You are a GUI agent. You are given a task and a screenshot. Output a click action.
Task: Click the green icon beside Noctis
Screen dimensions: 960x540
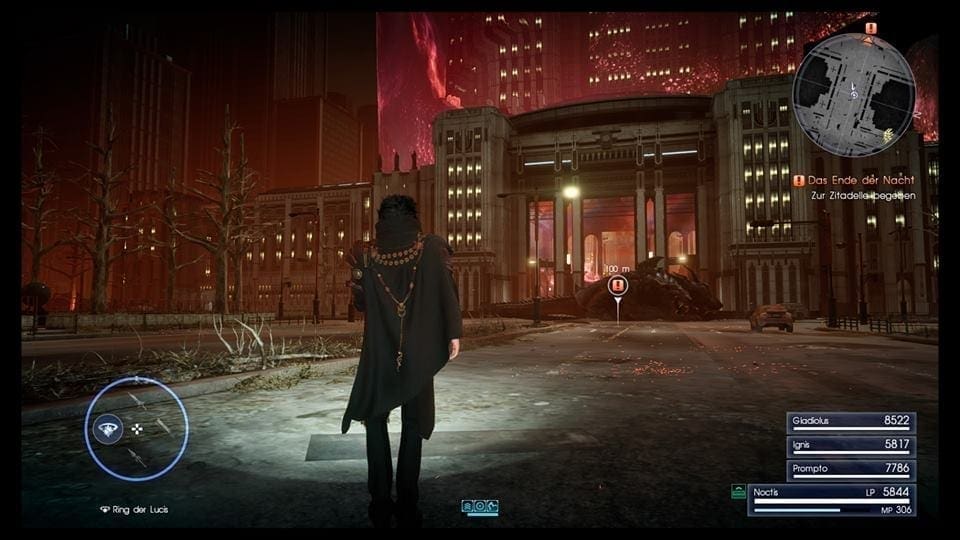pyautogui.click(x=738, y=492)
